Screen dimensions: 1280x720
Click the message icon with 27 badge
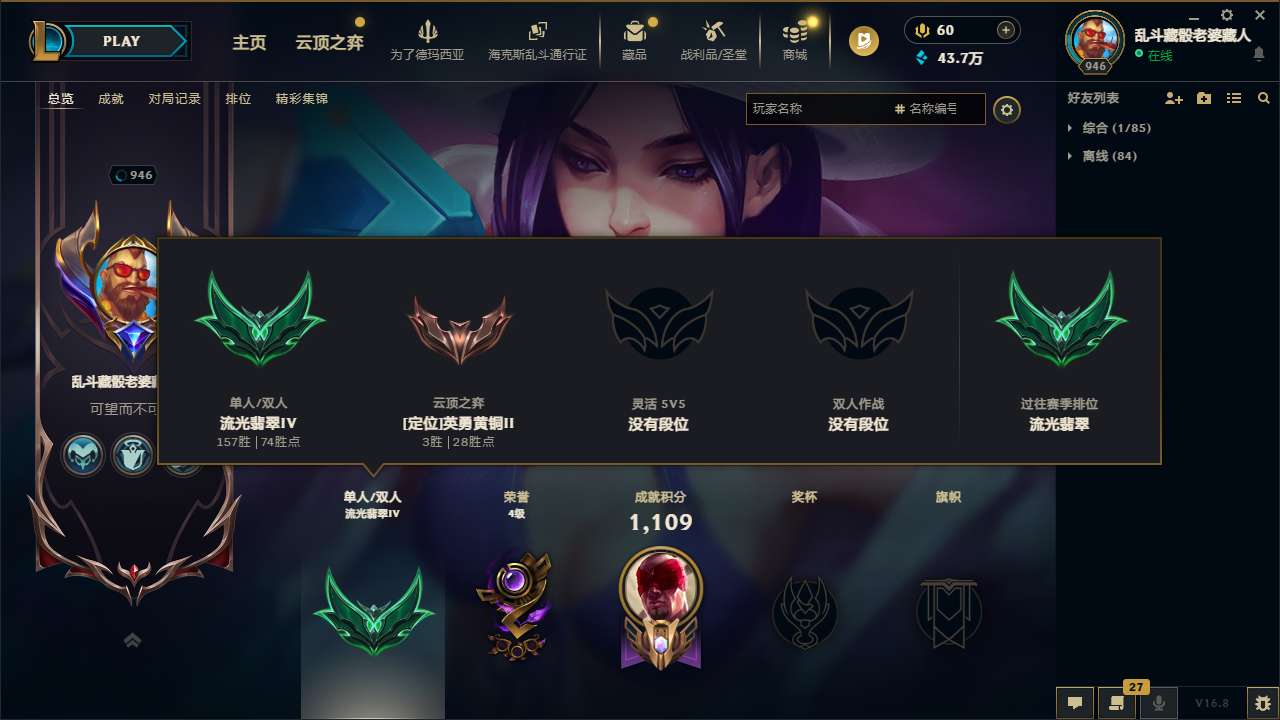[1118, 703]
